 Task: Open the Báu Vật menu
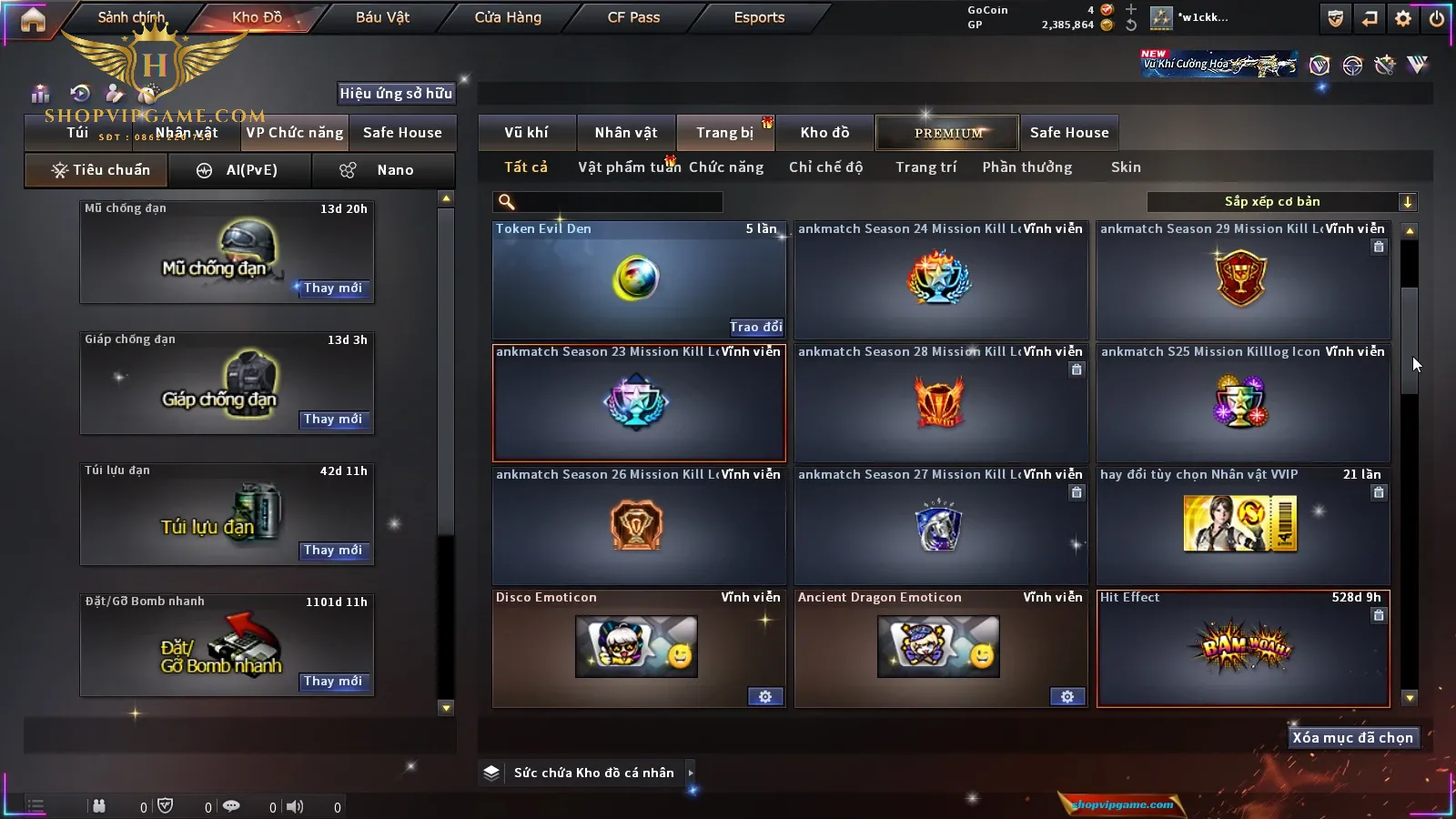[382, 17]
